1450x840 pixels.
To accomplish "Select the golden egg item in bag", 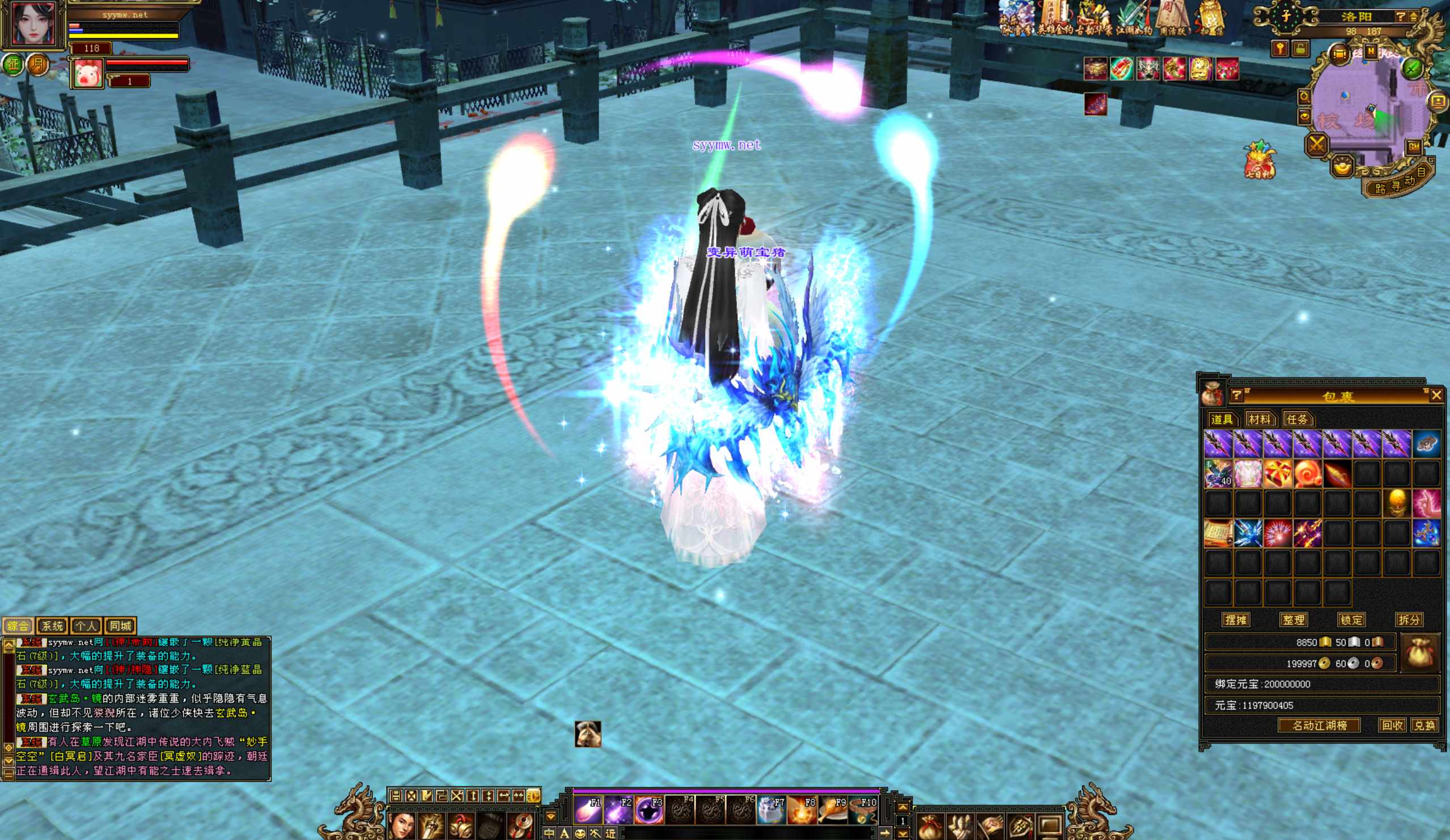I will (1397, 503).
